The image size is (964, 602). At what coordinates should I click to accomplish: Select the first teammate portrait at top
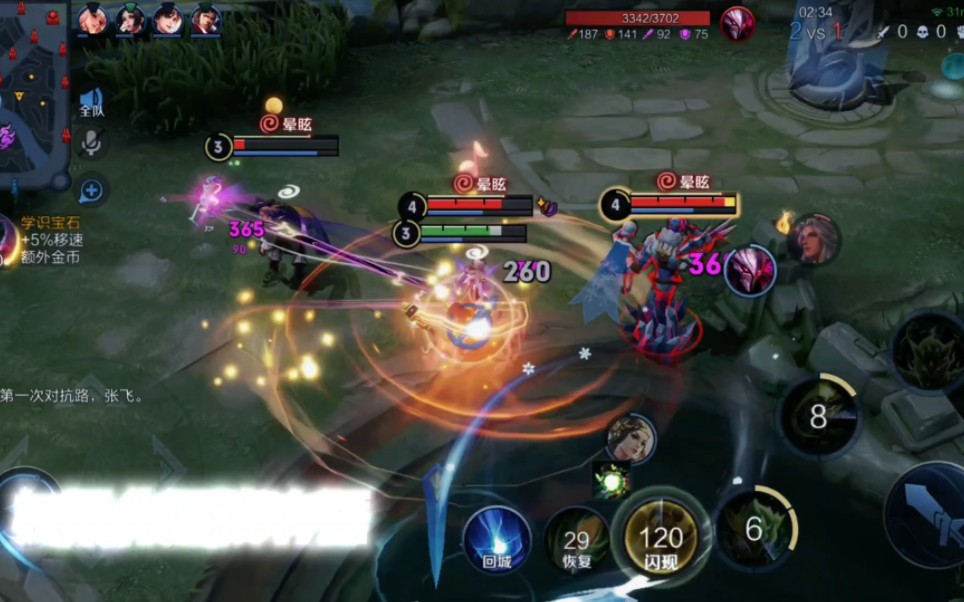[93, 19]
